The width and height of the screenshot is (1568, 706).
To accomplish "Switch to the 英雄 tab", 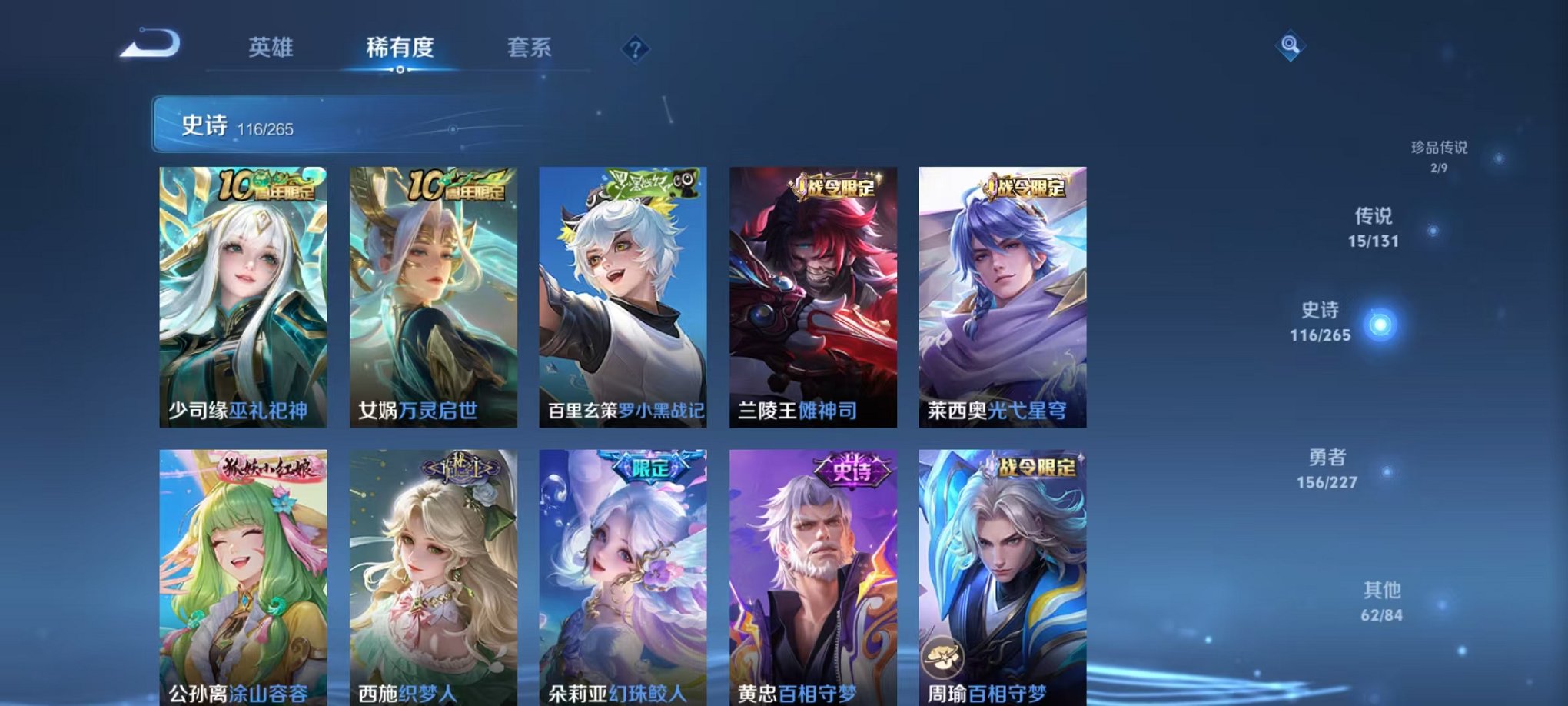I will tap(270, 47).
